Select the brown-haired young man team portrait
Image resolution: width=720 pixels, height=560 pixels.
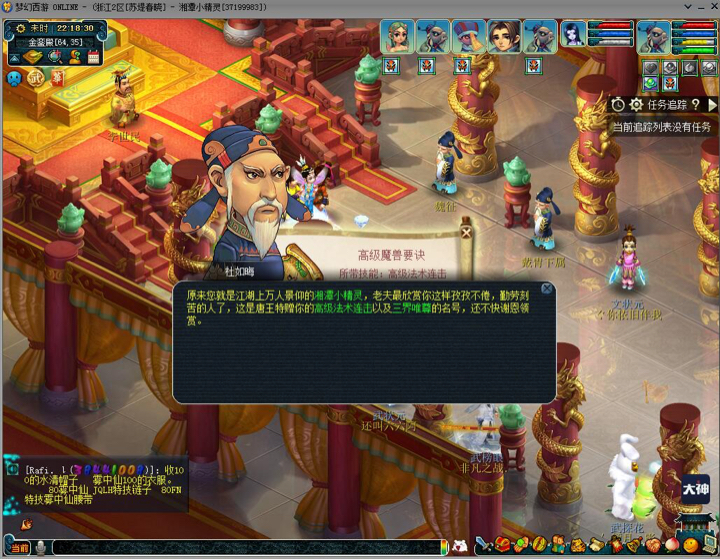pos(505,37)
